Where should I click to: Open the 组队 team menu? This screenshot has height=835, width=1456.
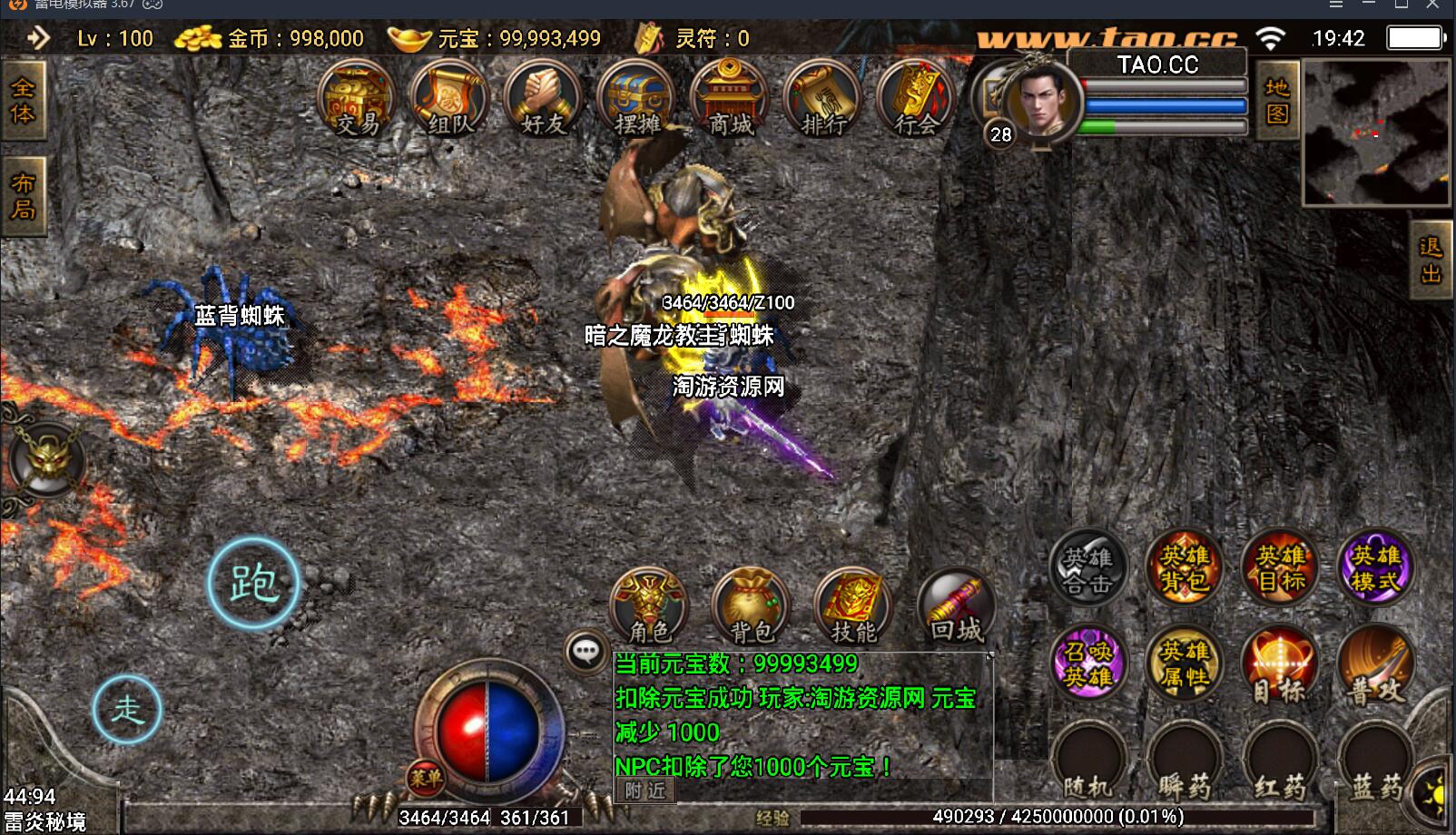(450, 100)
